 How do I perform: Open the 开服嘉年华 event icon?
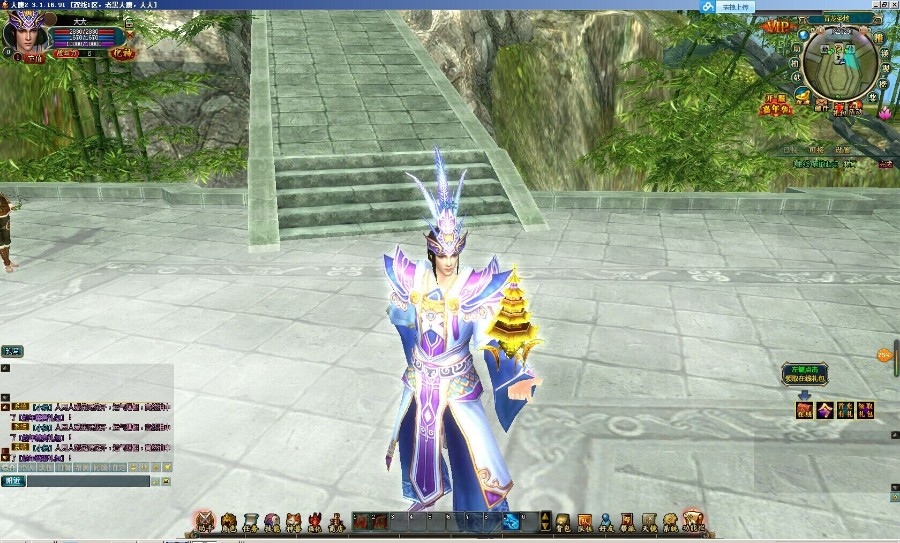point(779,107)
